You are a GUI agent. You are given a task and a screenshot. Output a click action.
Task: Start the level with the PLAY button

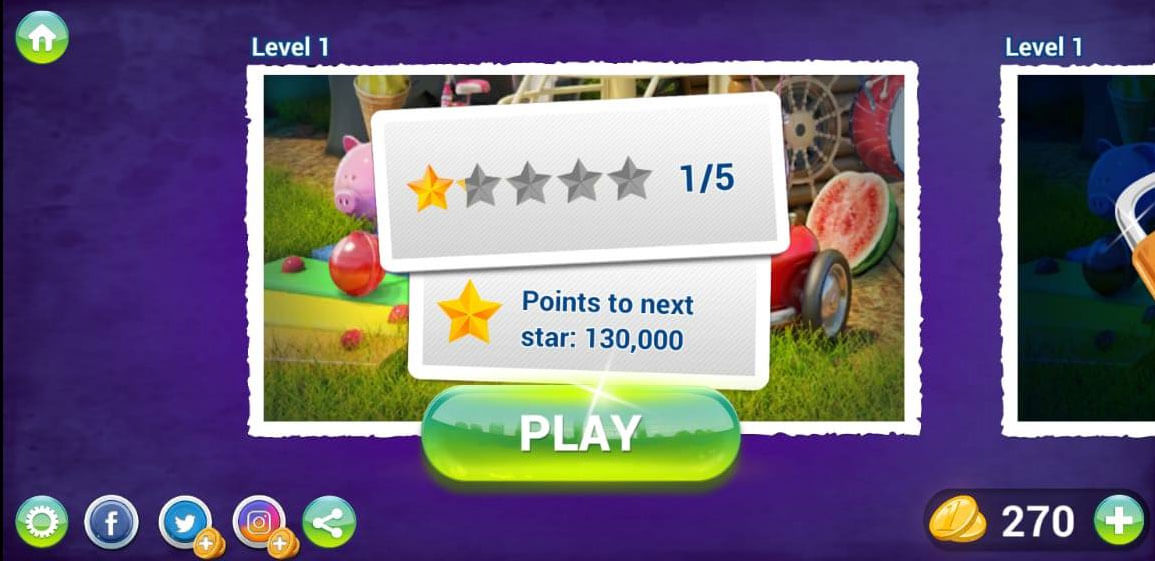click(580, 433)
